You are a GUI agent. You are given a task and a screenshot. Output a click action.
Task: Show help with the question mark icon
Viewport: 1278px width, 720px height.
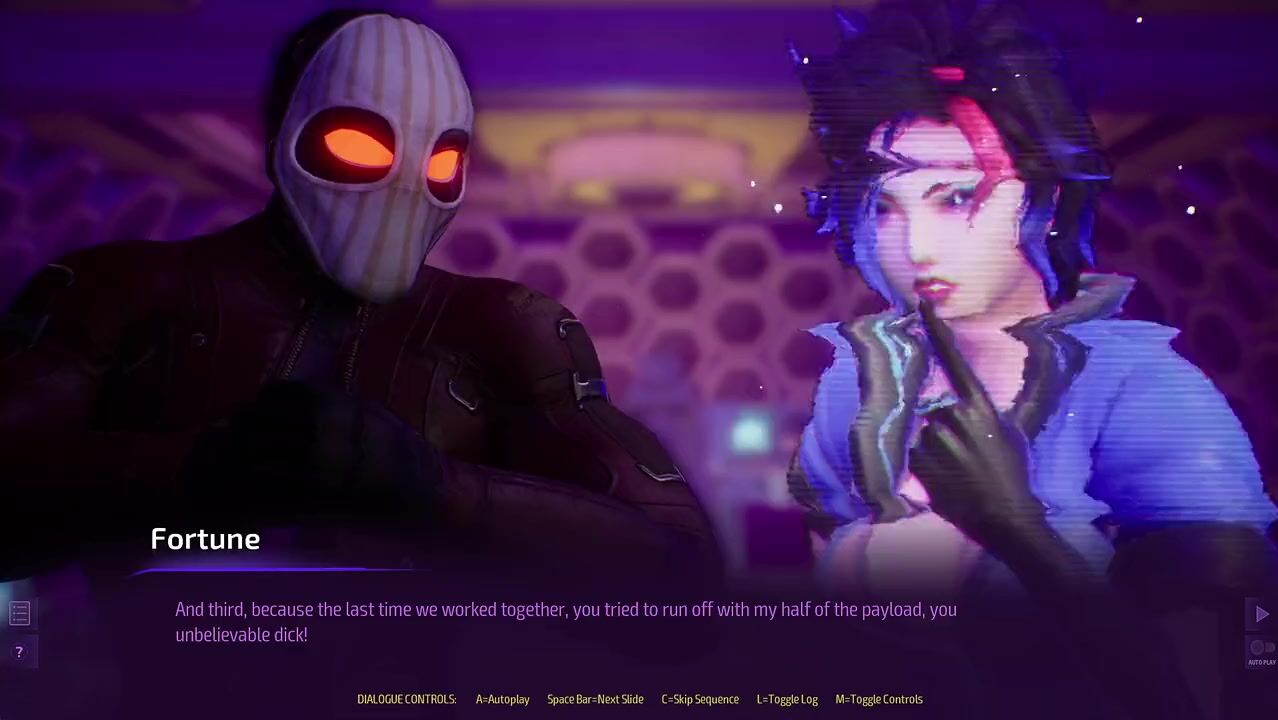pyautogui.click(x=19, y=652)
